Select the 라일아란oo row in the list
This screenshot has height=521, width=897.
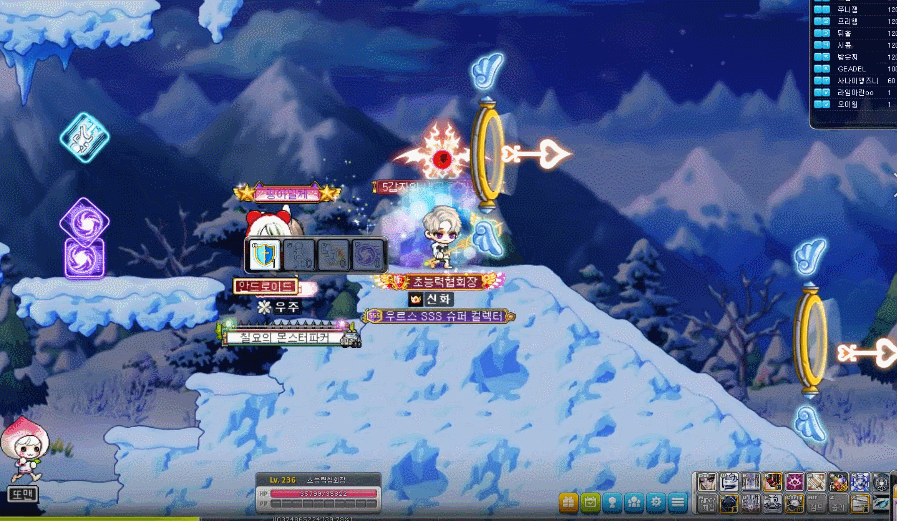coord(852,92)
